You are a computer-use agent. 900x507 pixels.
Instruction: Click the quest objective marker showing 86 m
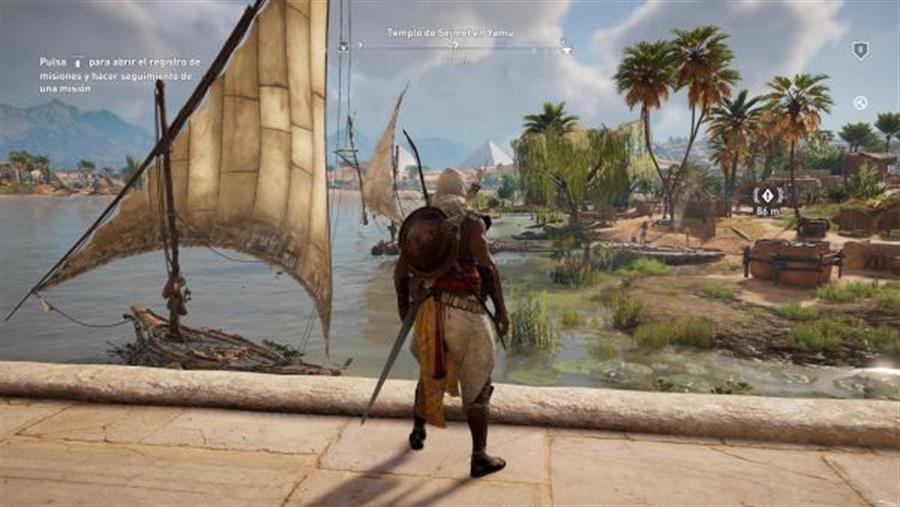coord(767,195)
